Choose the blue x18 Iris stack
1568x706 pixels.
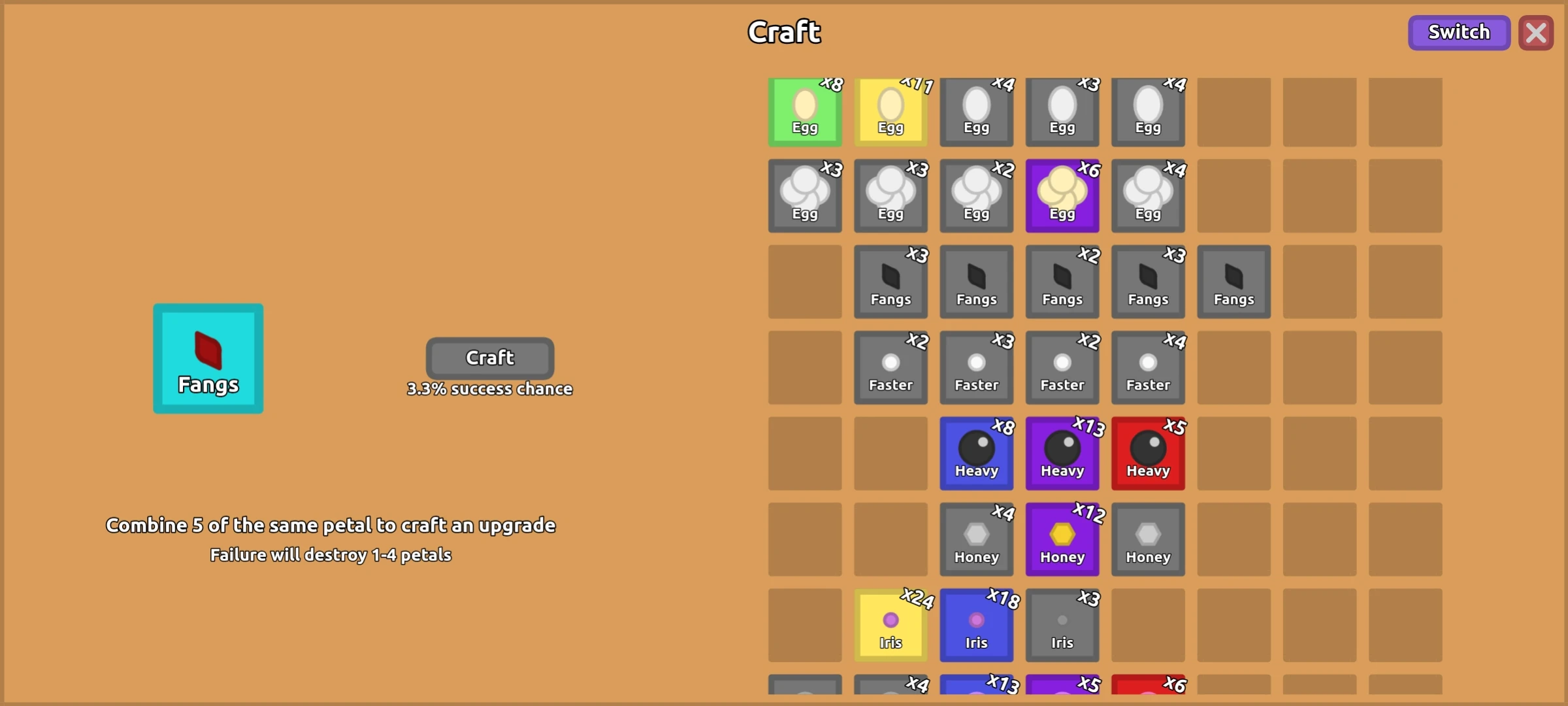pyautogui.click(x=976, y=624)
